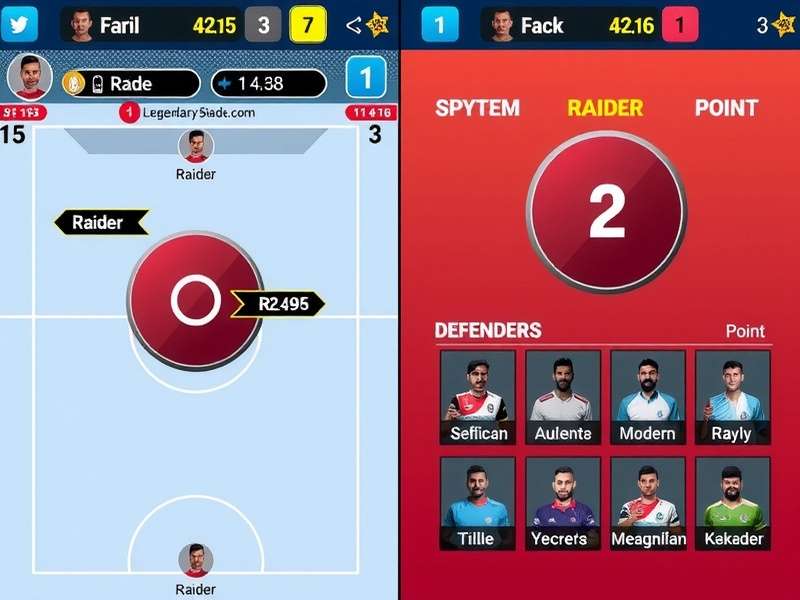
Task: Select the Tillle defender card
Action: [x=478, y=503]
